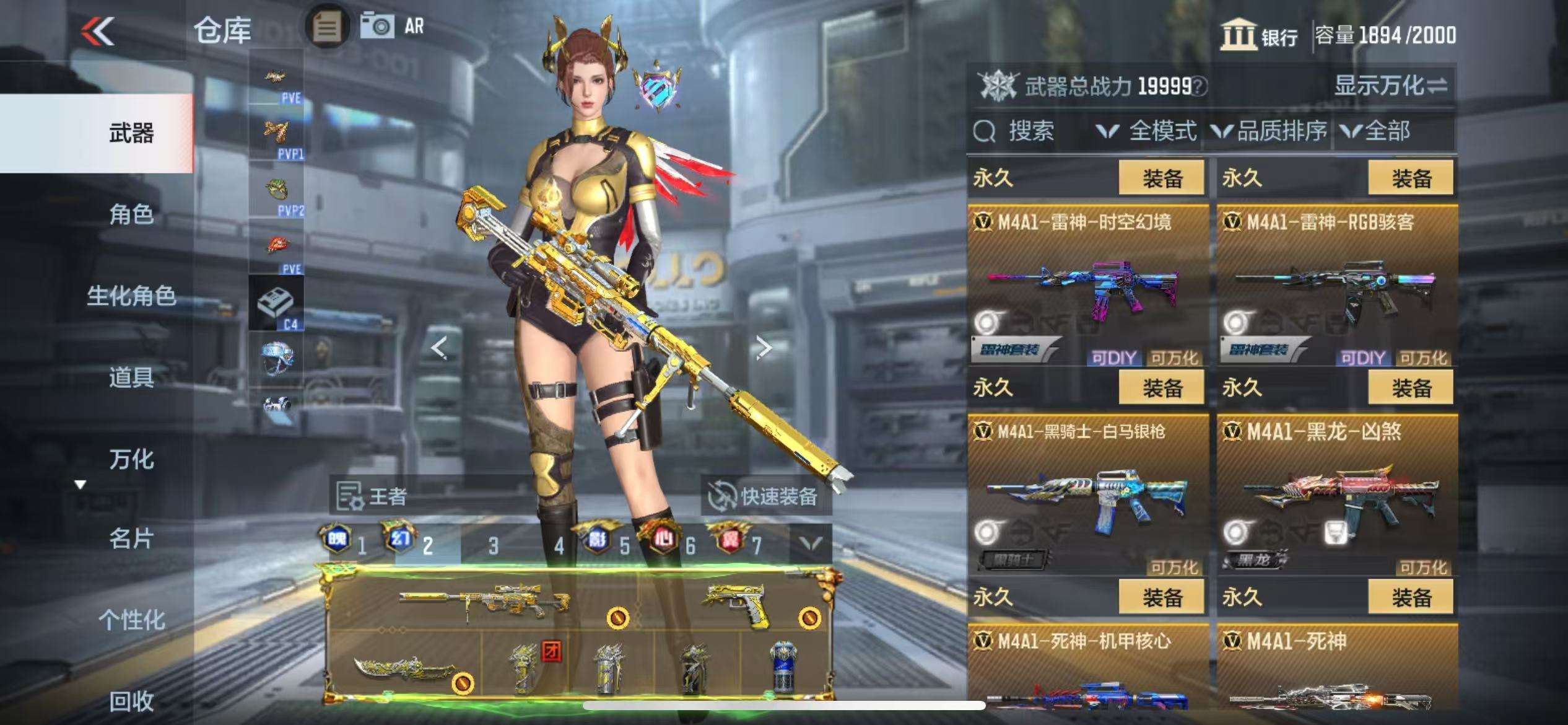Switch to the 生化角色 tab

(131, 296)
